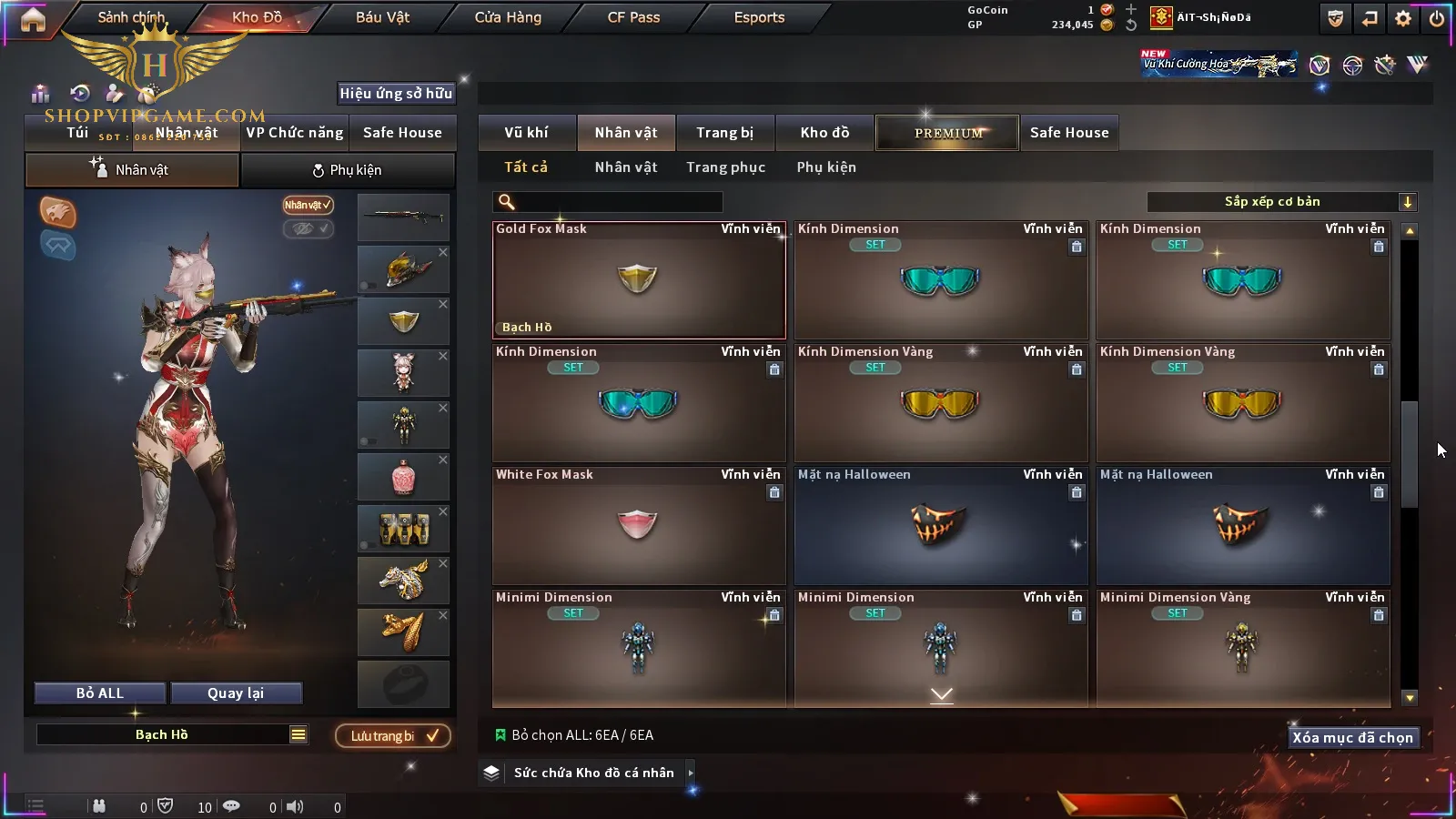Image resolution: width=1456 pixels, height=819 pixels.
Task: Open the Esports menu
Action: (x=759, y=17)
